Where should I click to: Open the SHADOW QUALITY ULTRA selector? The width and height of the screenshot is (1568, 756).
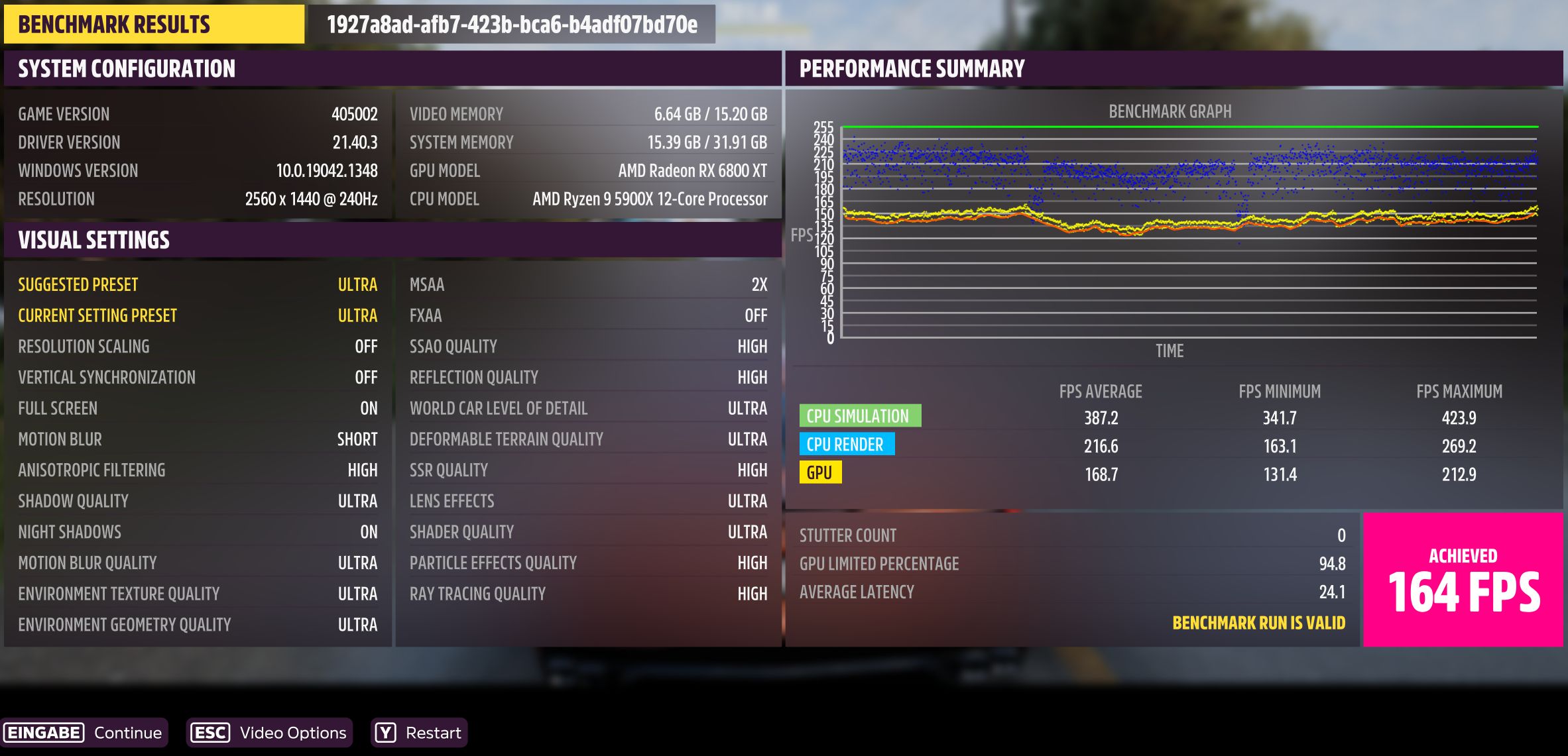point(199,501)
